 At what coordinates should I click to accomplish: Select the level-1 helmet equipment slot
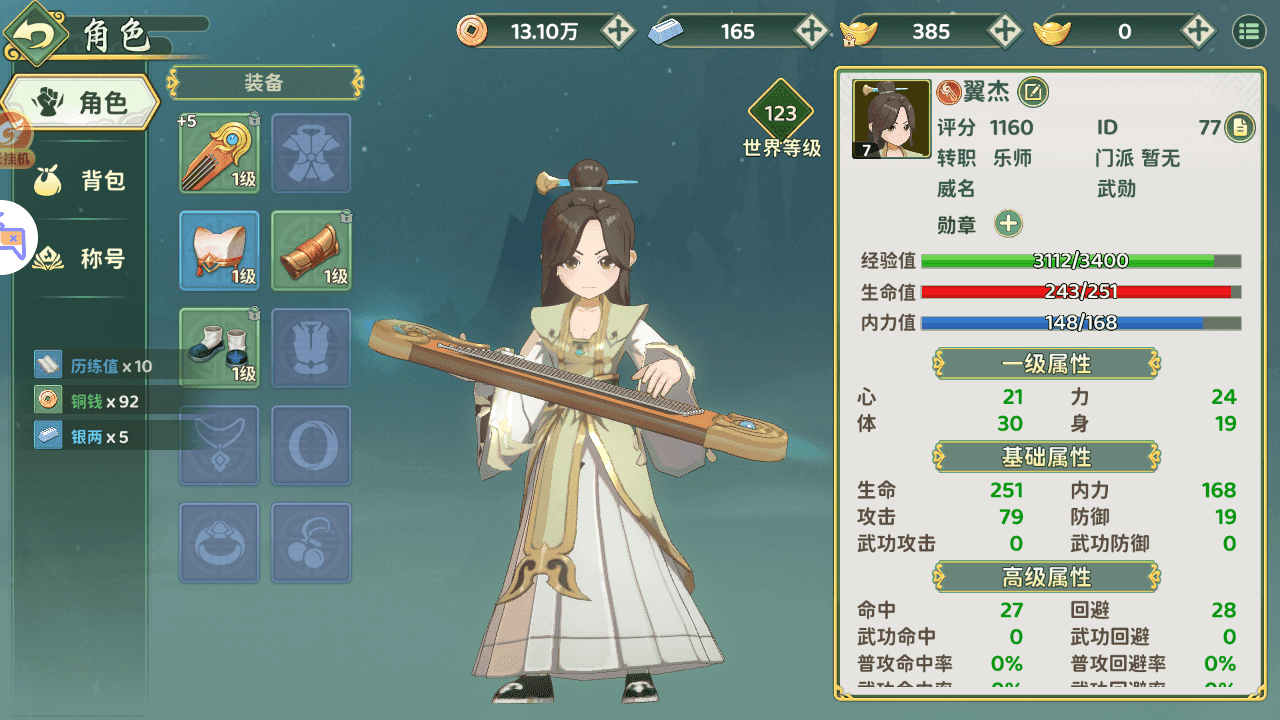(x=219, y=251)
